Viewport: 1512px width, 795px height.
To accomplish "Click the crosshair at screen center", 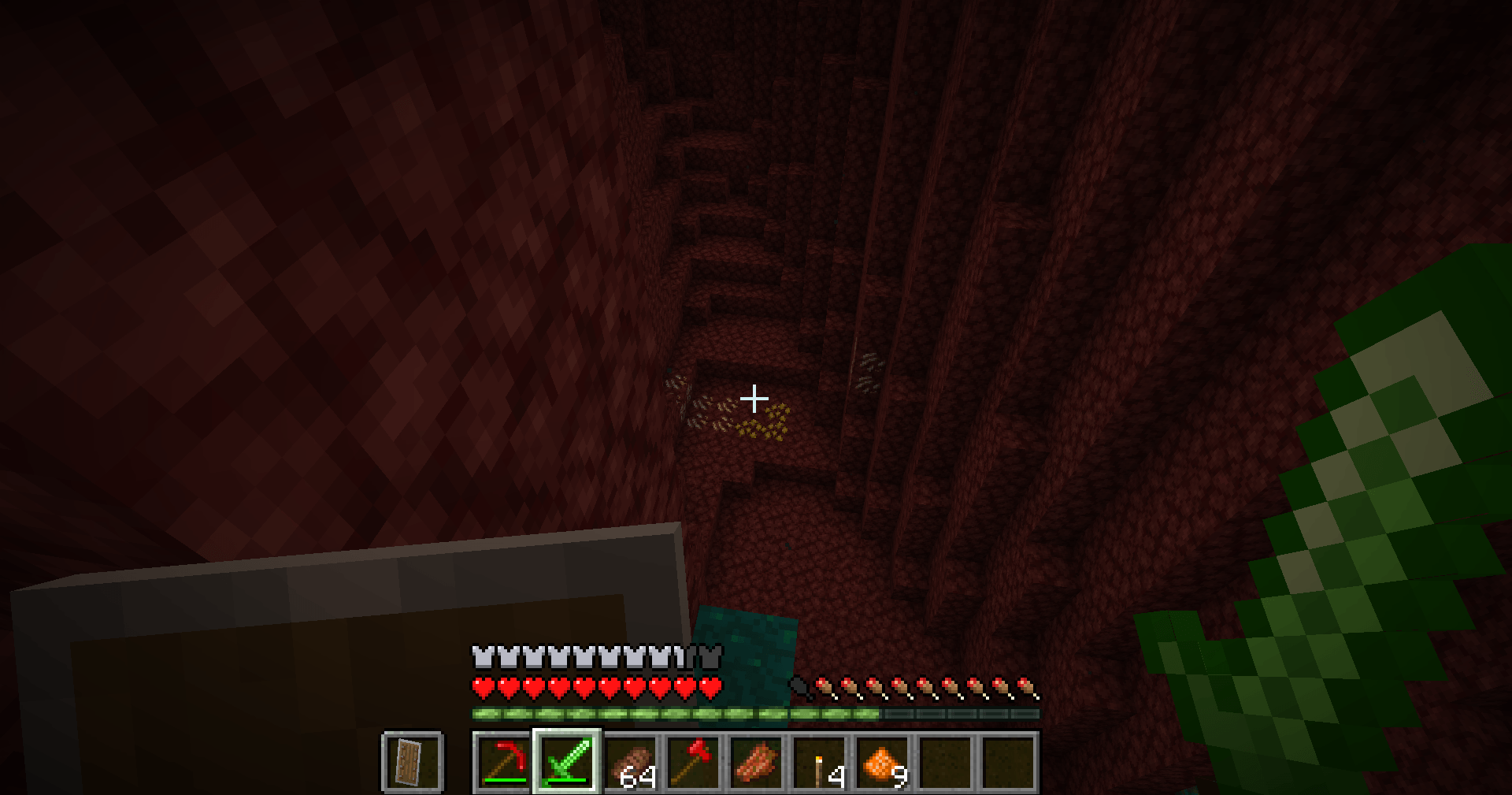I will click(x=755, y=399).
